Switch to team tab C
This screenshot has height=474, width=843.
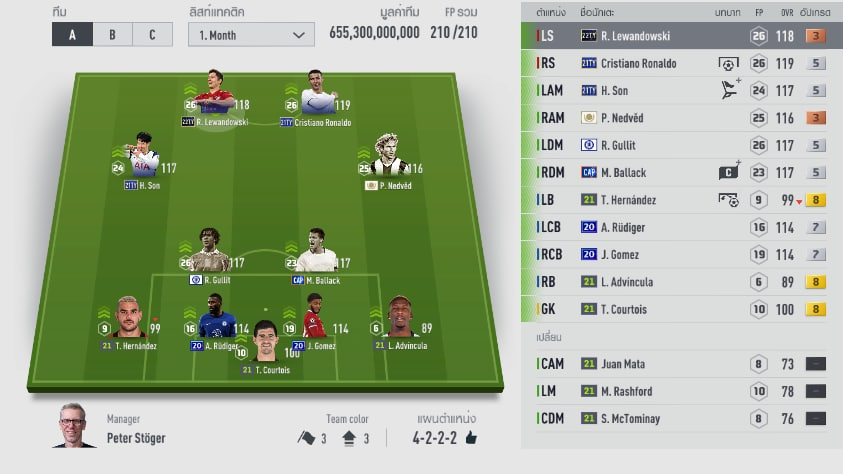pyautogui.click(x=152, y=35)
